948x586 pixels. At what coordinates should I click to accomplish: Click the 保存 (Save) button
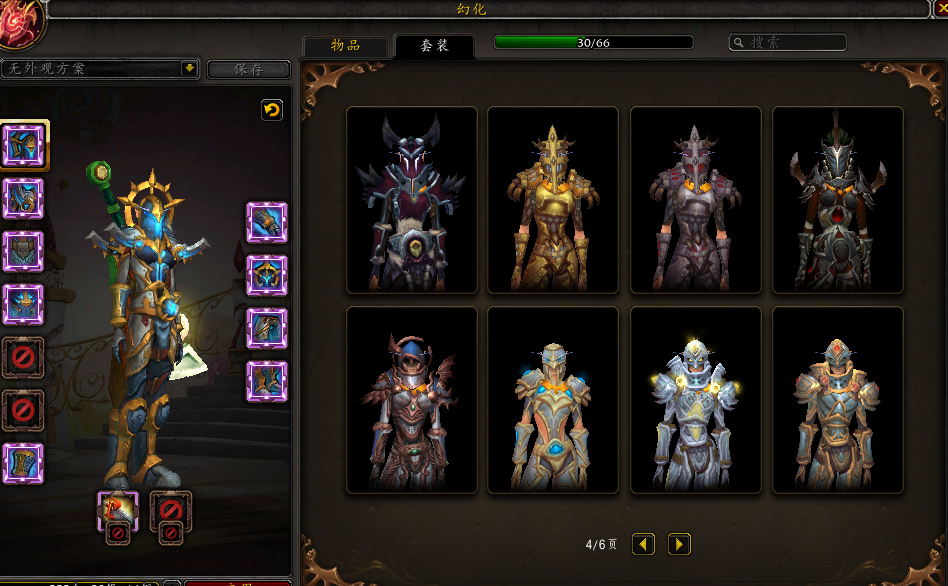(248, 69)
